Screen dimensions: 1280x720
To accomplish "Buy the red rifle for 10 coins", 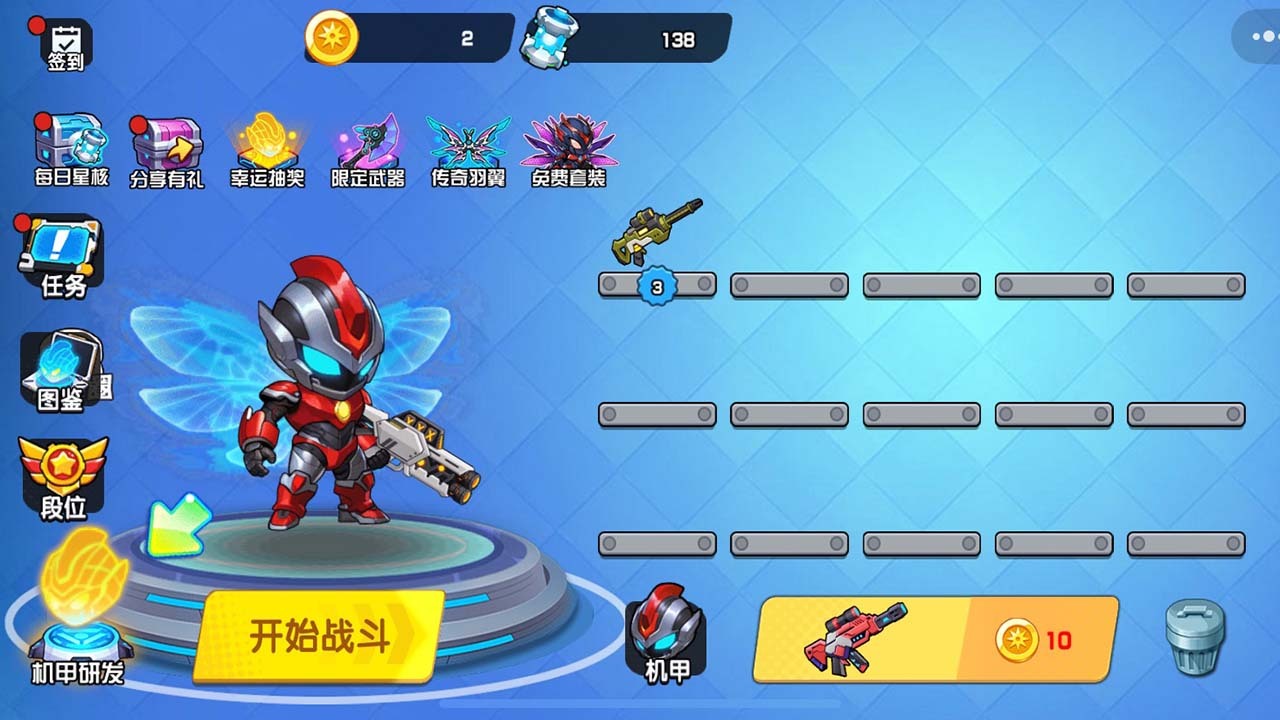I will pyautogui.click(x=935, y=638).
